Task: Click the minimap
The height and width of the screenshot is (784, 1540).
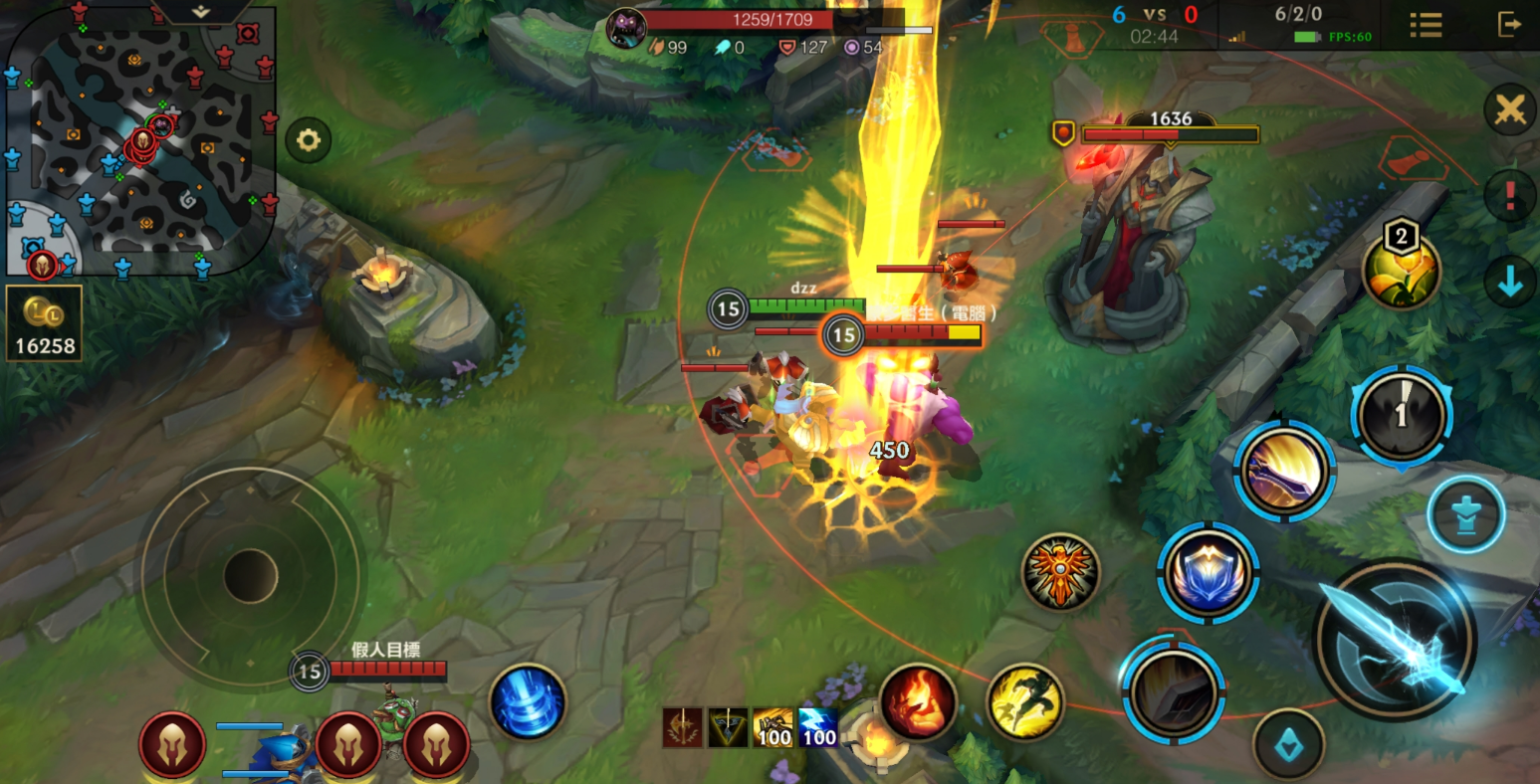Action: pos(139,139)
